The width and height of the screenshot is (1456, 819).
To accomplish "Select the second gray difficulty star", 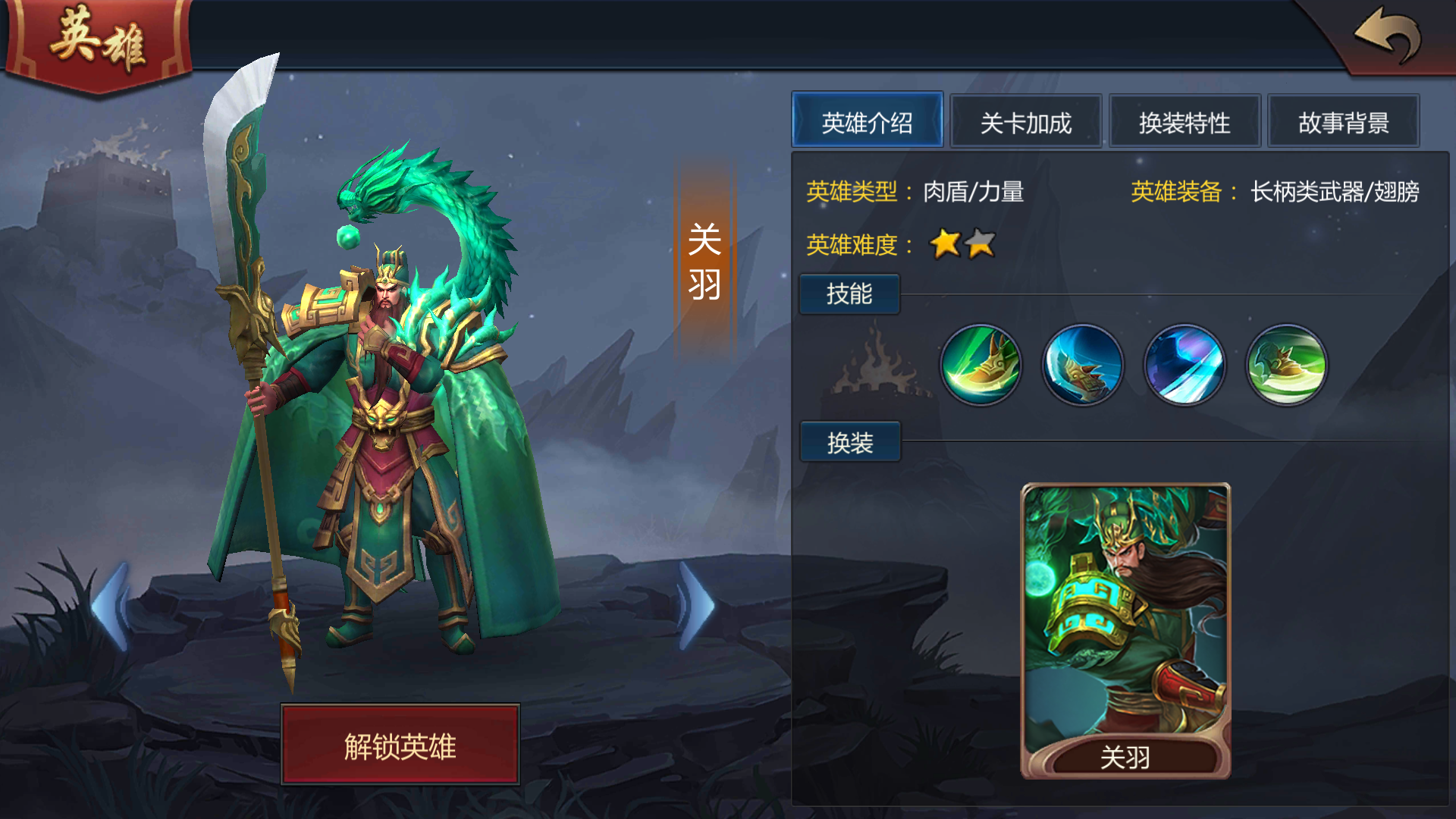I will point(978,244).
